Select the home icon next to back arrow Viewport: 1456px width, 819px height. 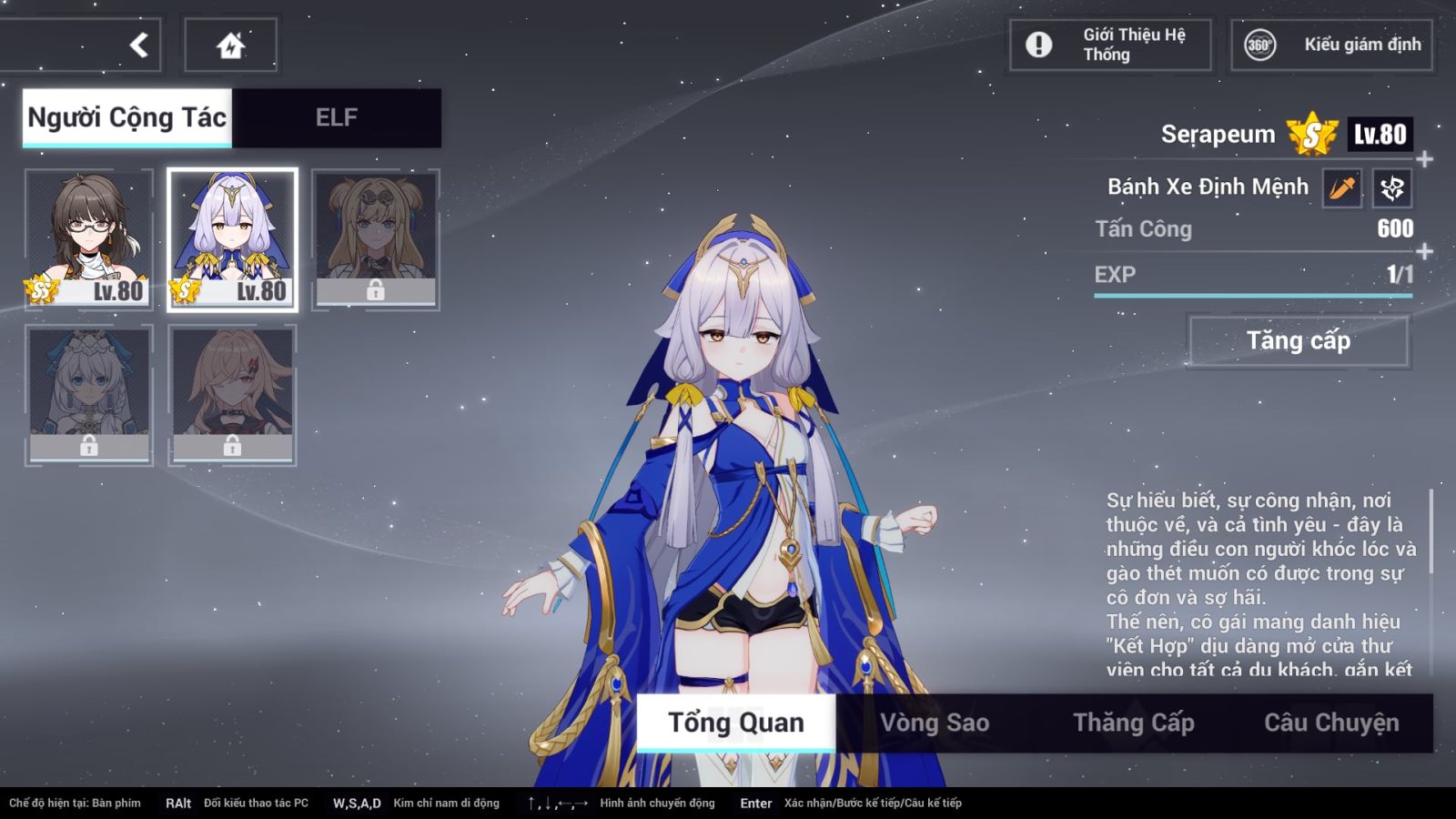click(229, 44)
